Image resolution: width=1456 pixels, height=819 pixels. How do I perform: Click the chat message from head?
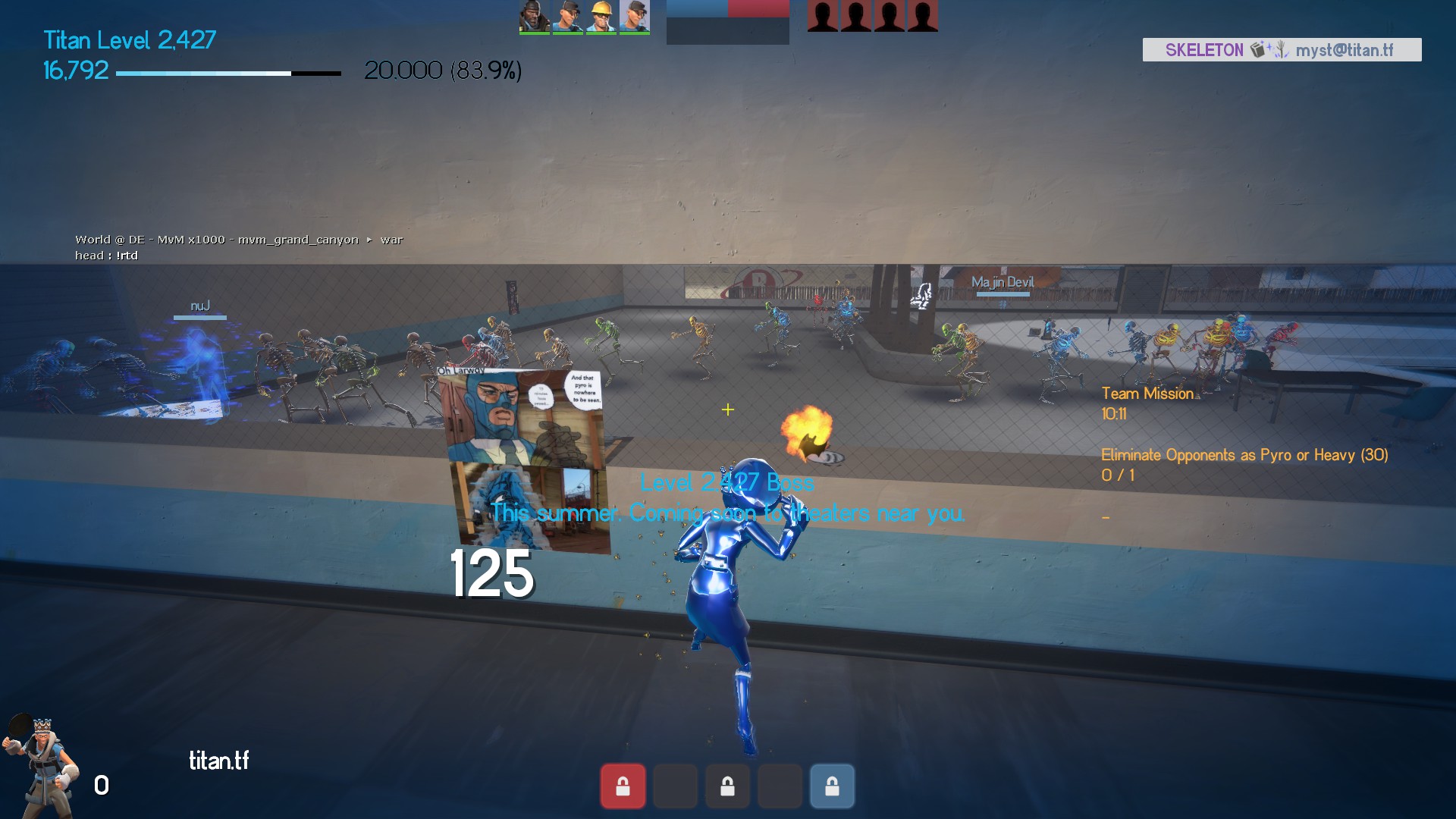click(x=107, y=256)
